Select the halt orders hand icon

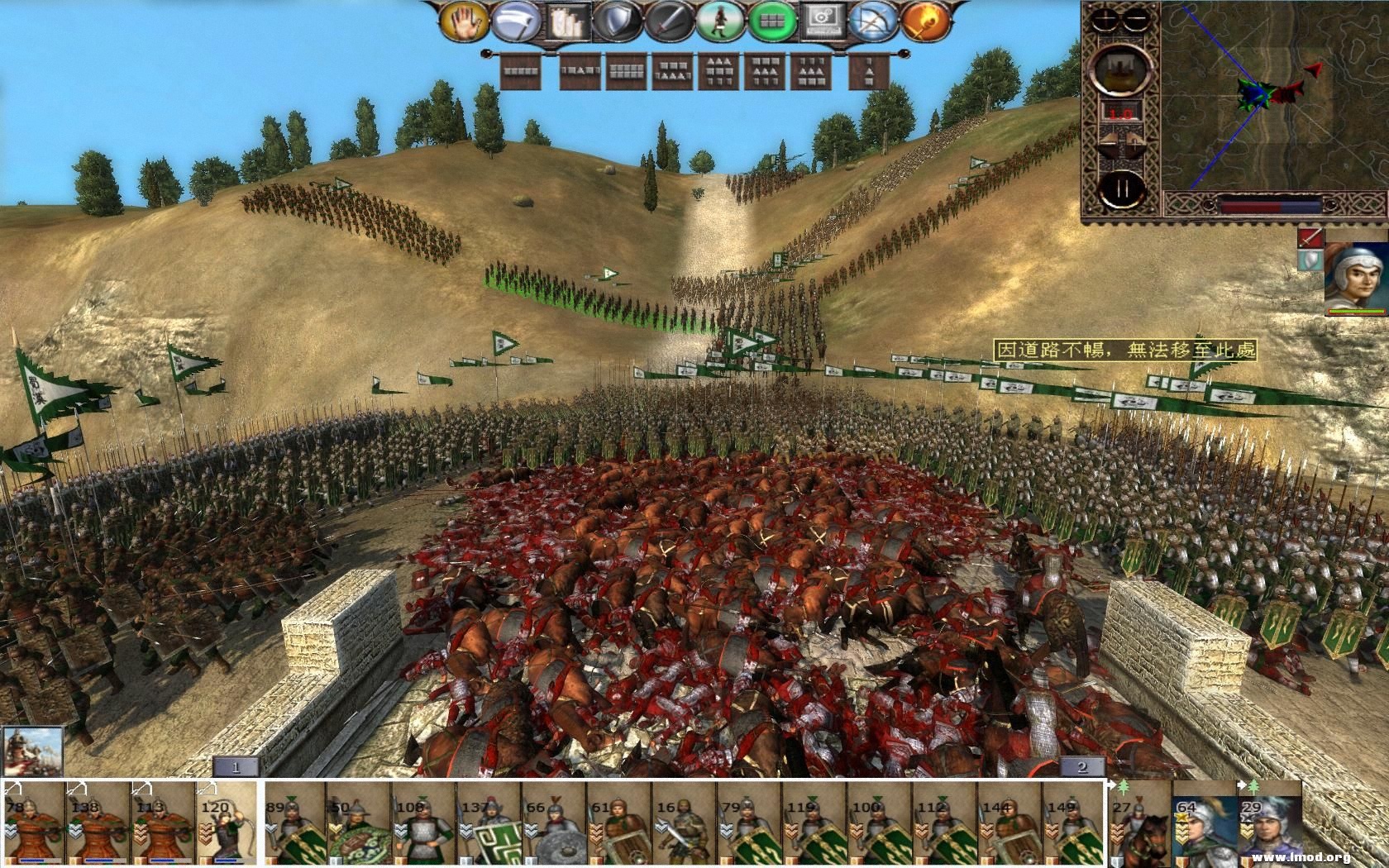465,20
